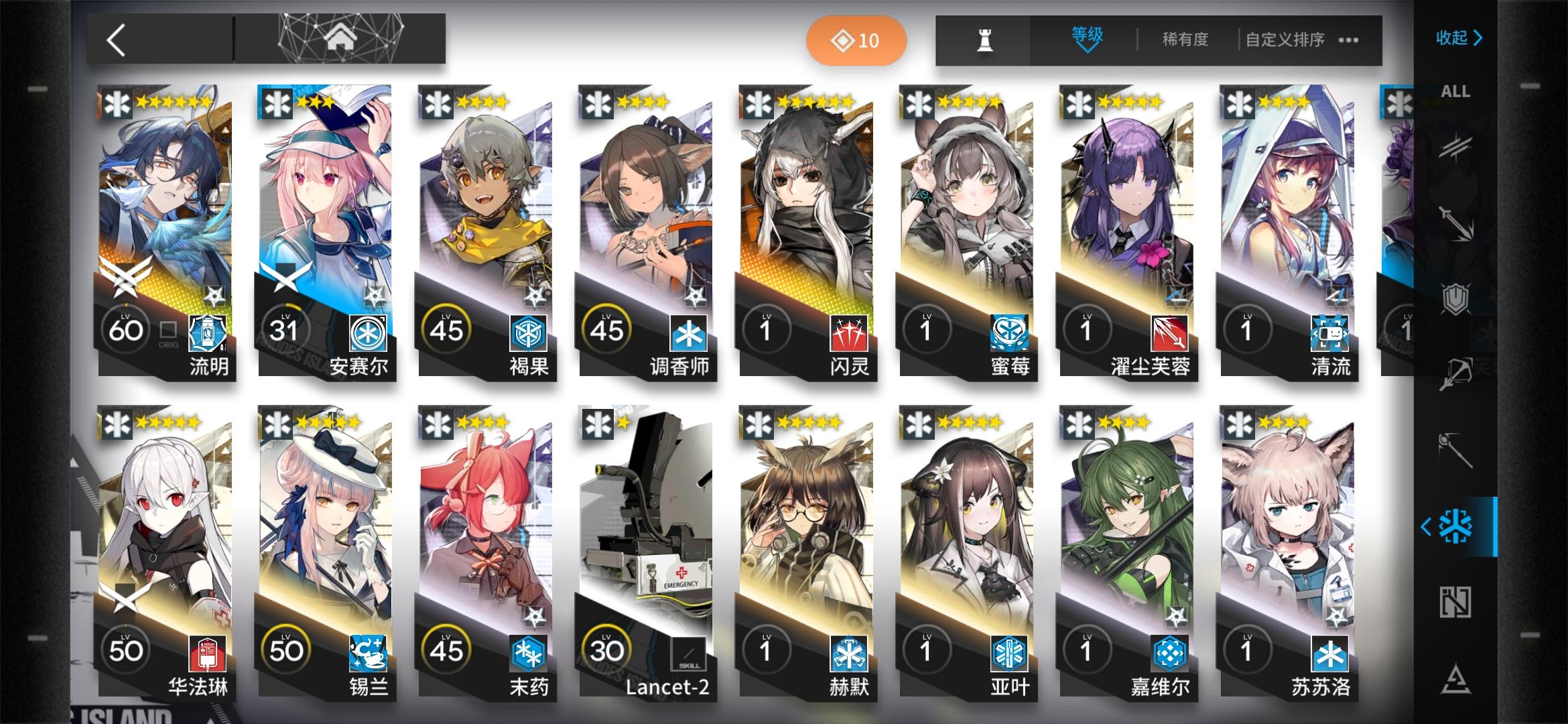Click the rook sorting icon
Viewport: 1568px width, 724px height.
(982, 40)
